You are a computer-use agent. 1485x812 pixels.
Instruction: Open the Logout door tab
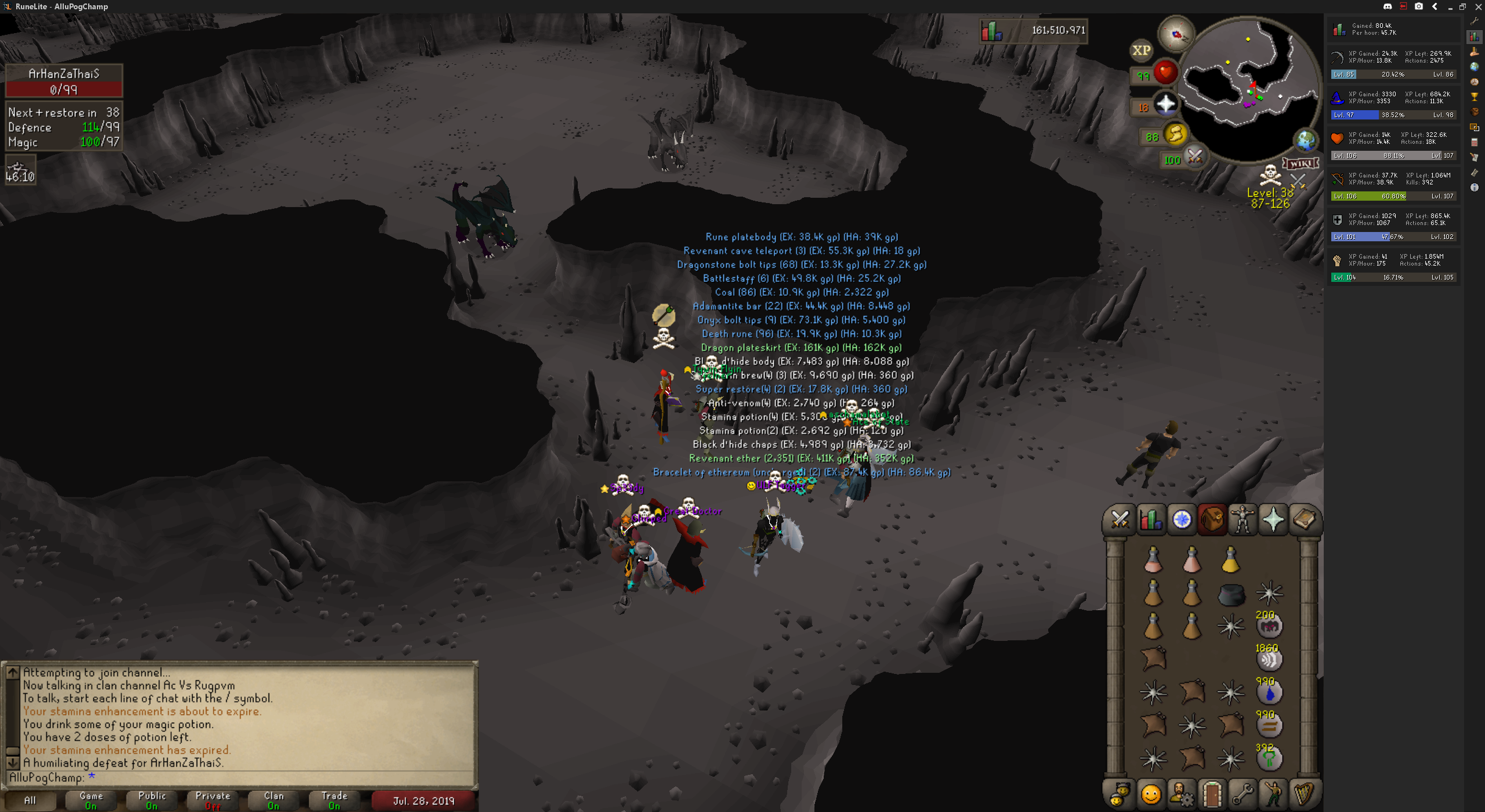tap(1212, 794)
